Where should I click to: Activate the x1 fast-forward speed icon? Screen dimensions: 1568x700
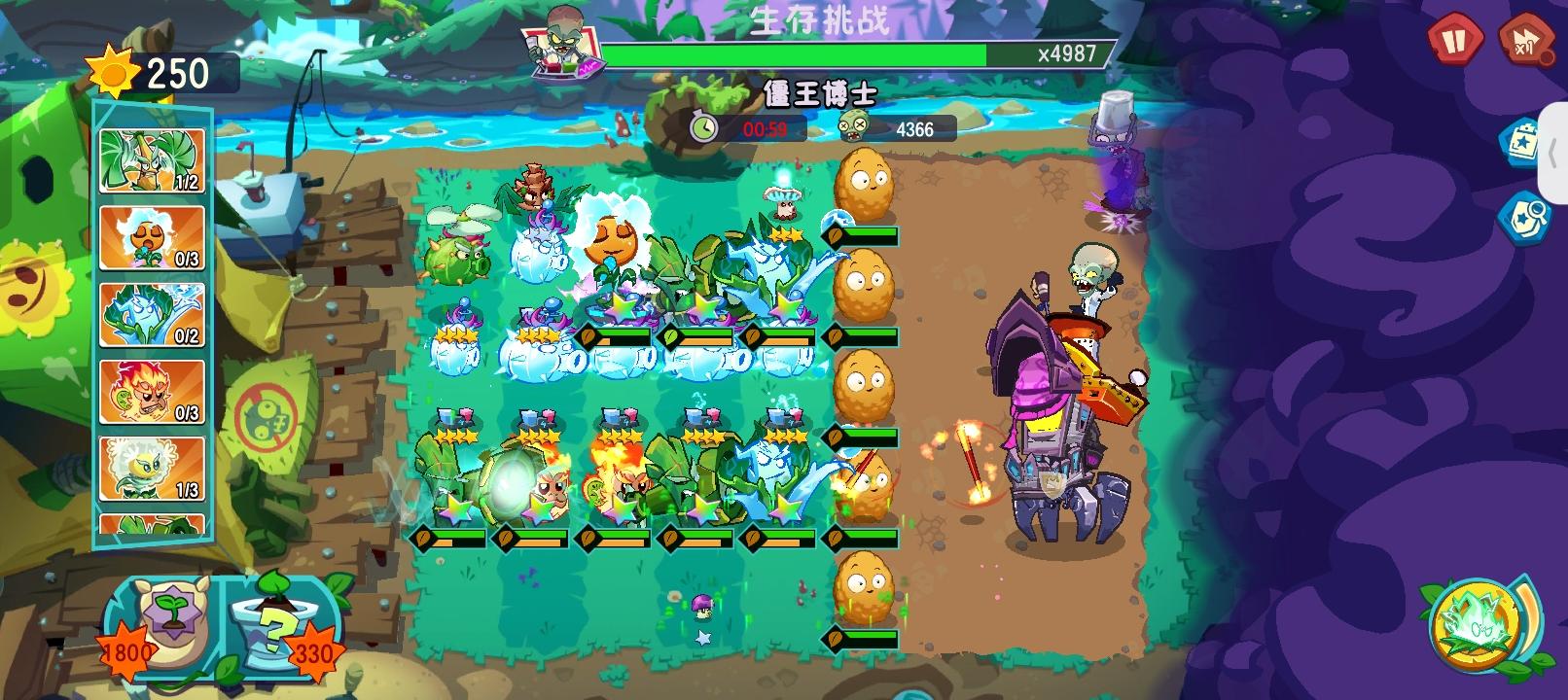coord(1524,41)
